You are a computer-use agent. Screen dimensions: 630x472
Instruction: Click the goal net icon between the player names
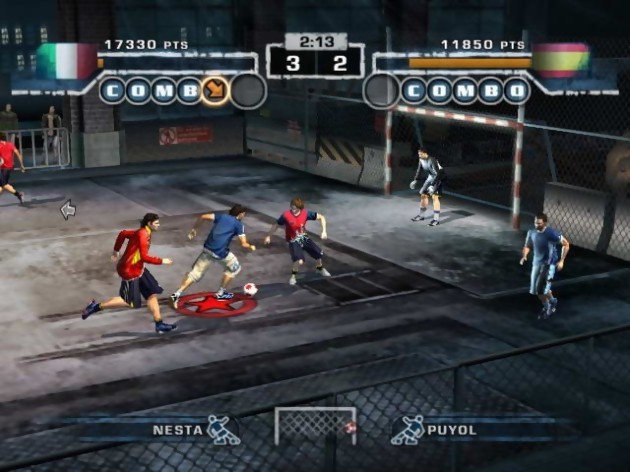[315, 425]
